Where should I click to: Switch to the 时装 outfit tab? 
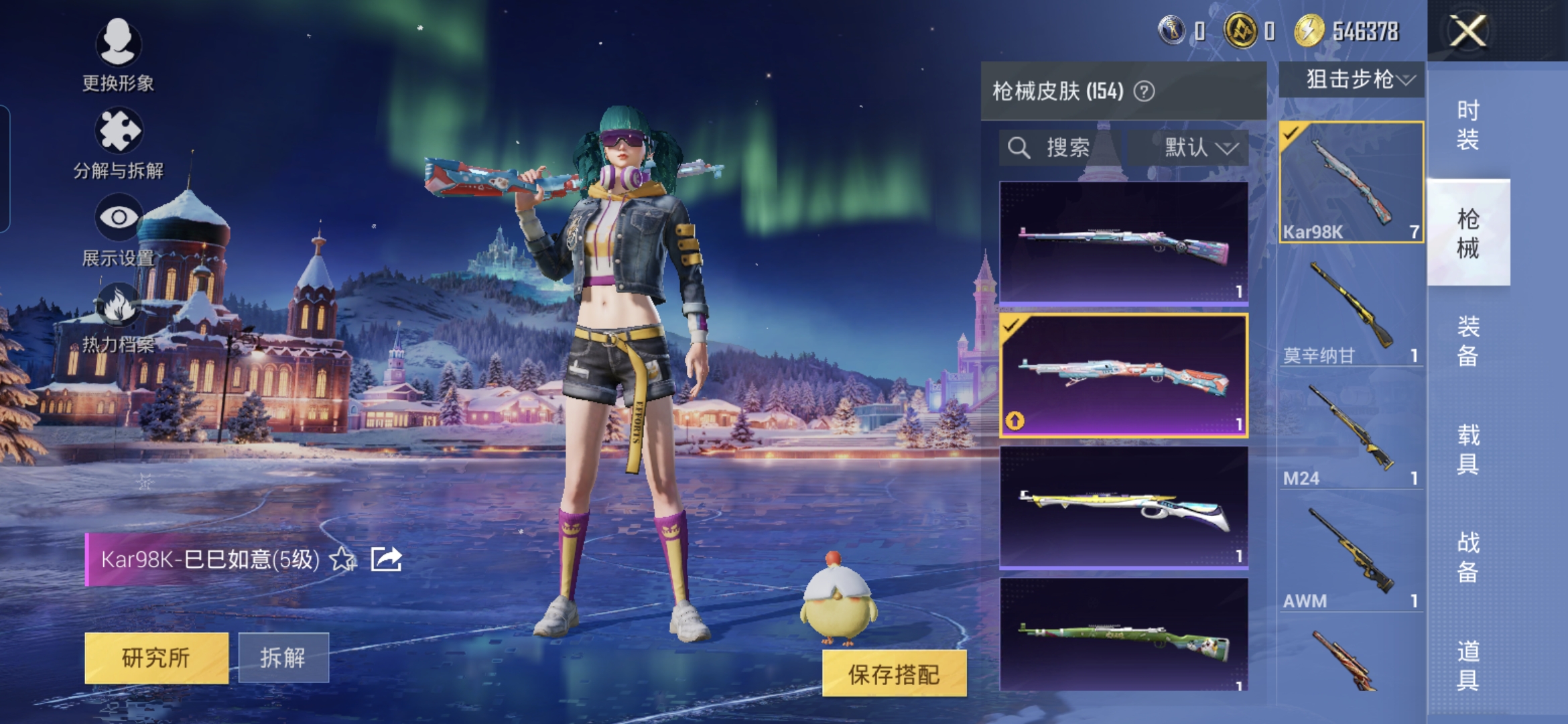(1467, 125)
